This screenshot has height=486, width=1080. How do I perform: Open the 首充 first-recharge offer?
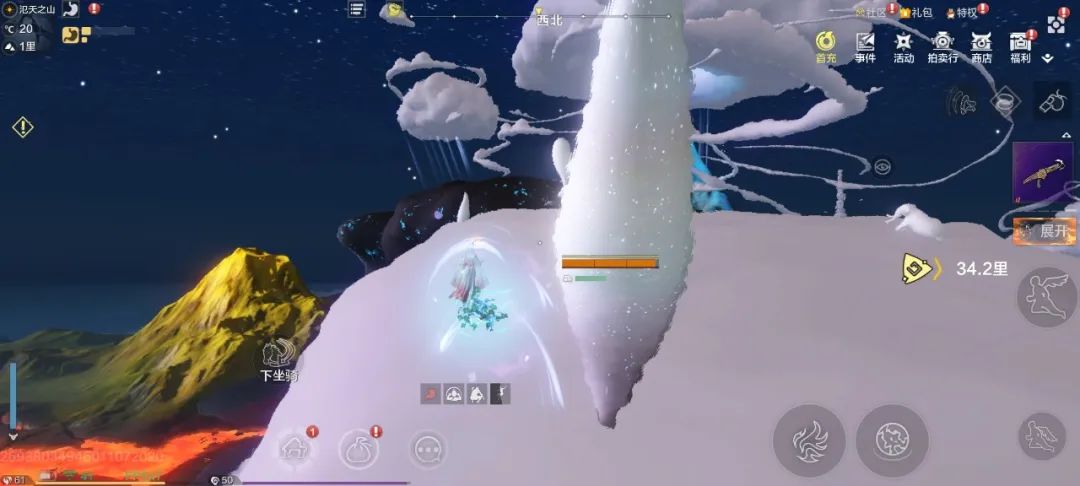(x=826, y=45)
